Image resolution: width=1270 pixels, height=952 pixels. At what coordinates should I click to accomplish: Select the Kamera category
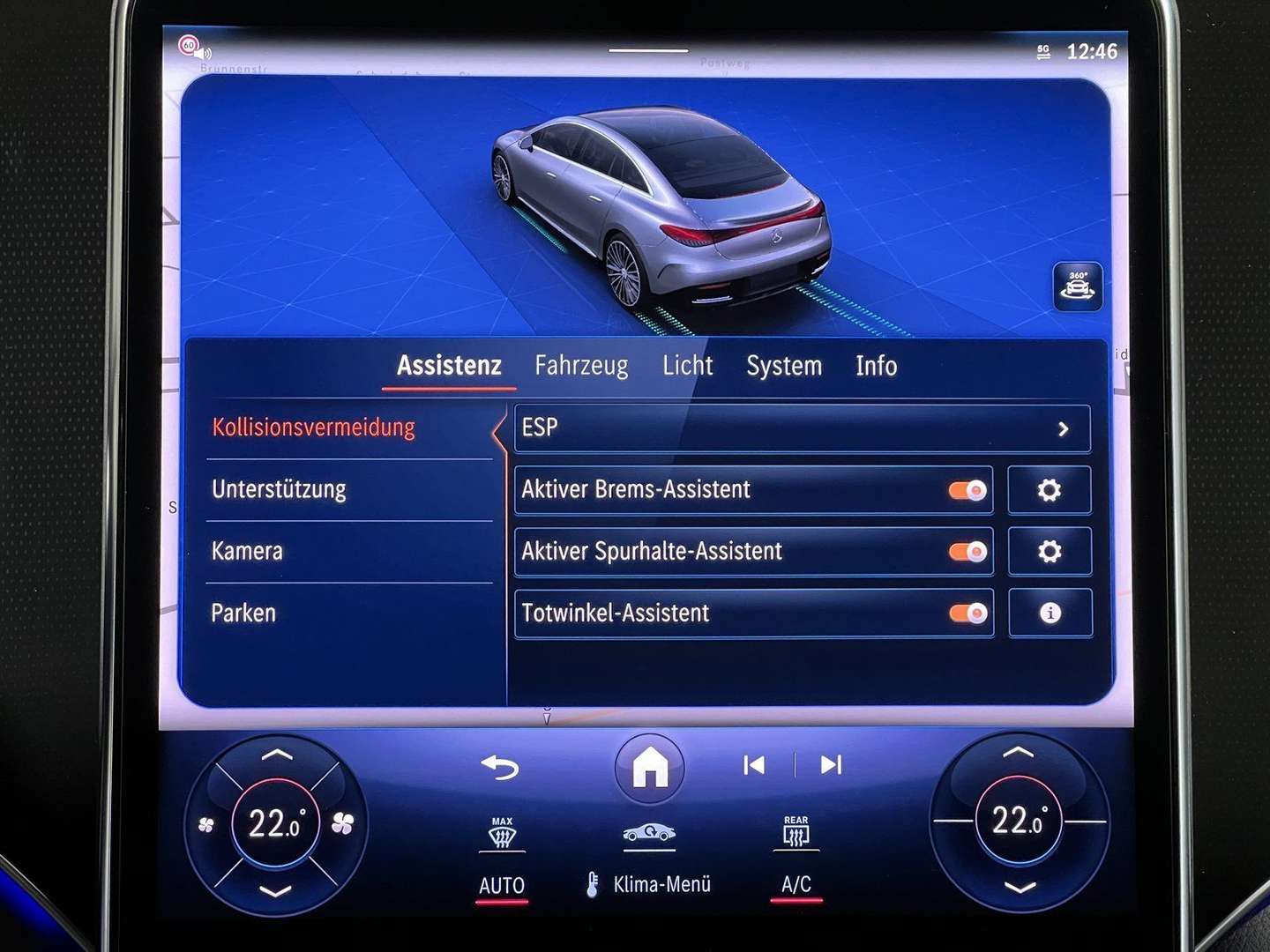(x=247, y=552)
